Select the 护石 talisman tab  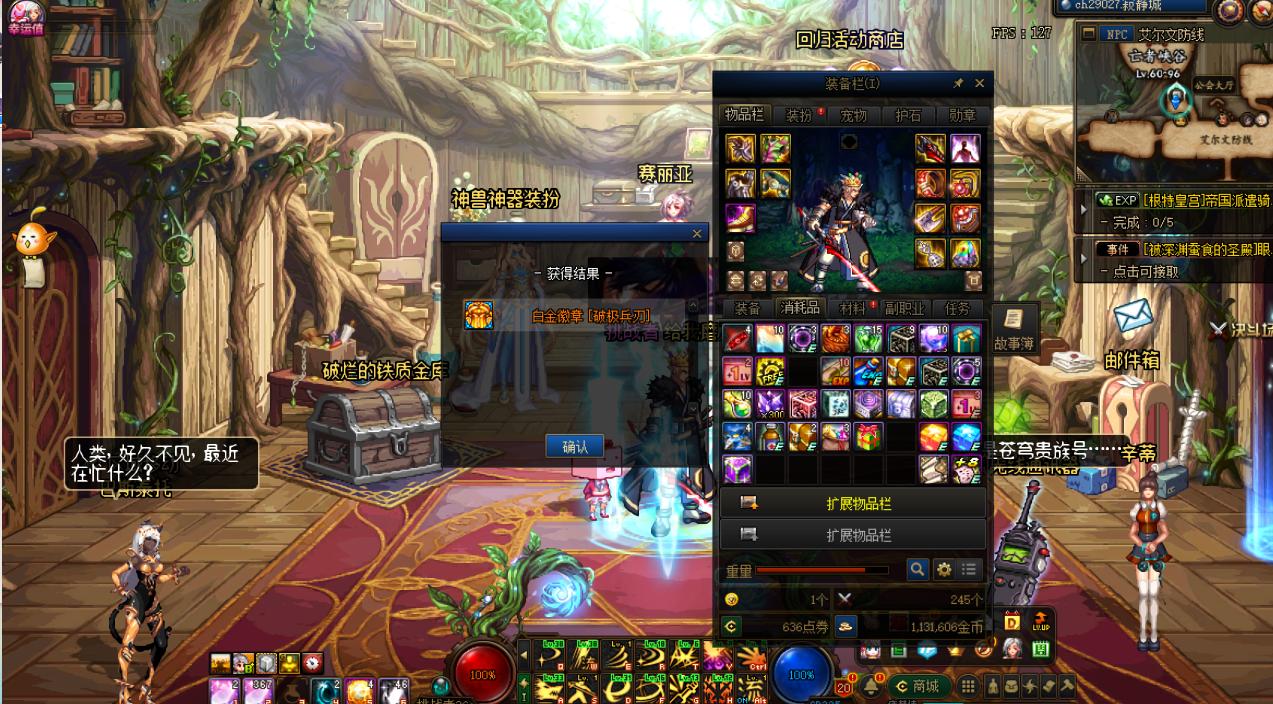pyautogui.click(x=908, y=115)
